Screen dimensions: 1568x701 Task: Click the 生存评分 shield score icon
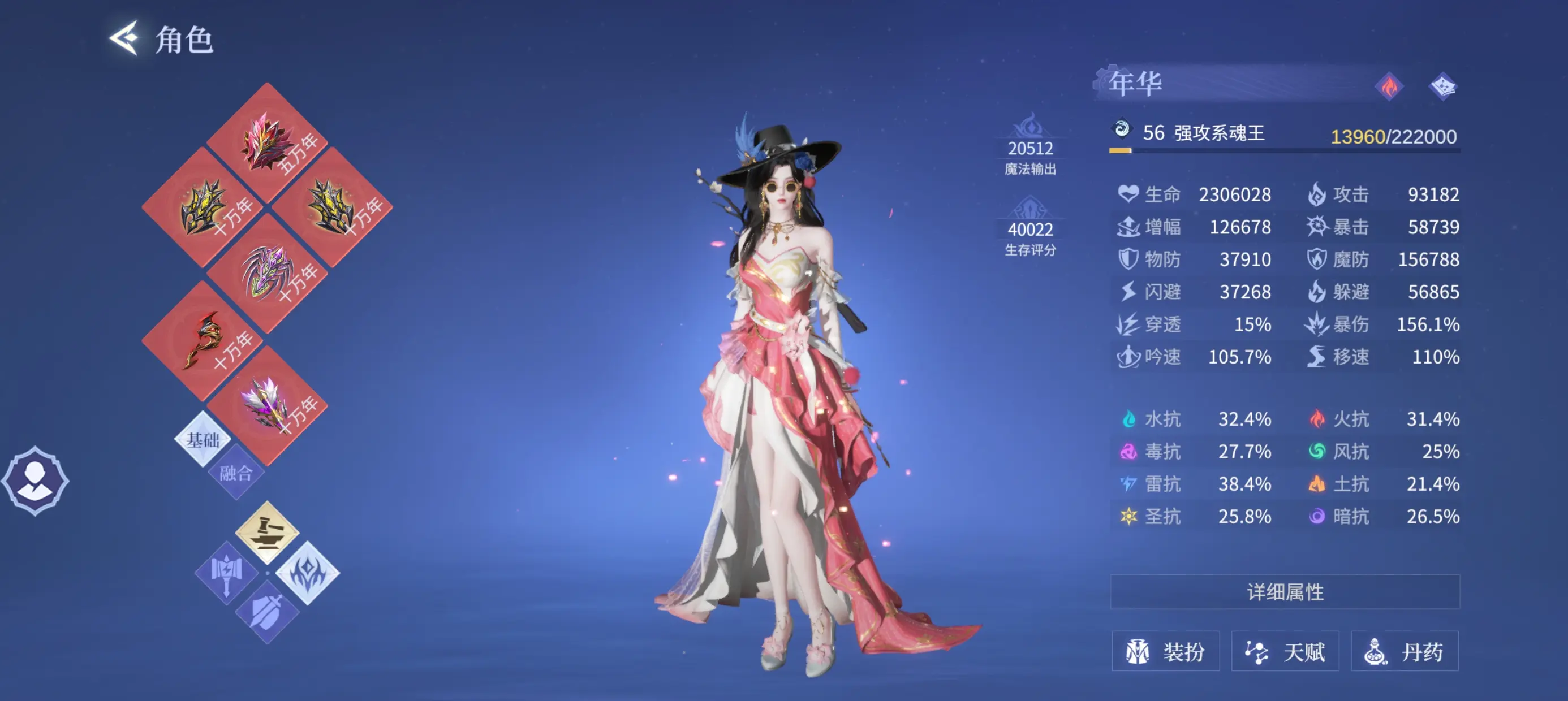coord(1032,209)
